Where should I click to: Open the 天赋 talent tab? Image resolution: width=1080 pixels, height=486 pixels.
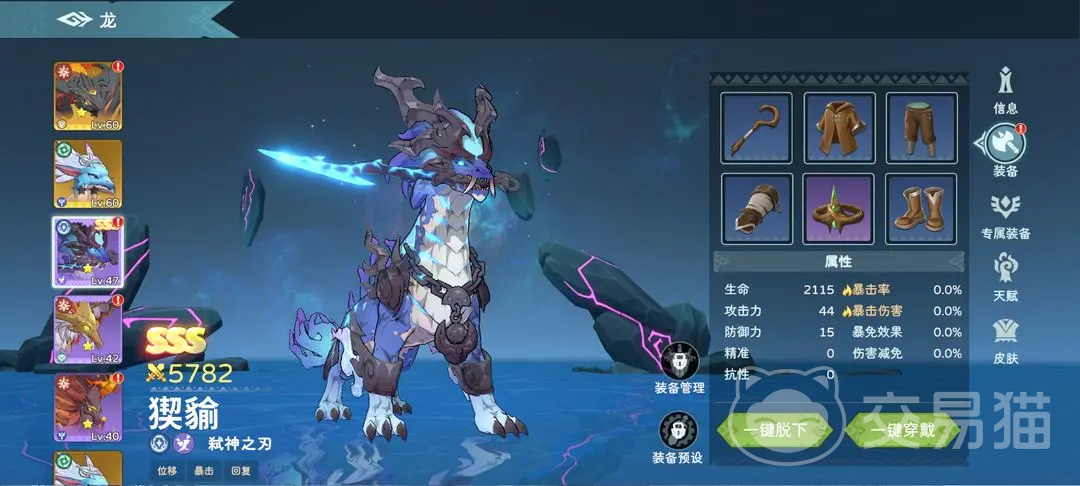pos(1005,278)
